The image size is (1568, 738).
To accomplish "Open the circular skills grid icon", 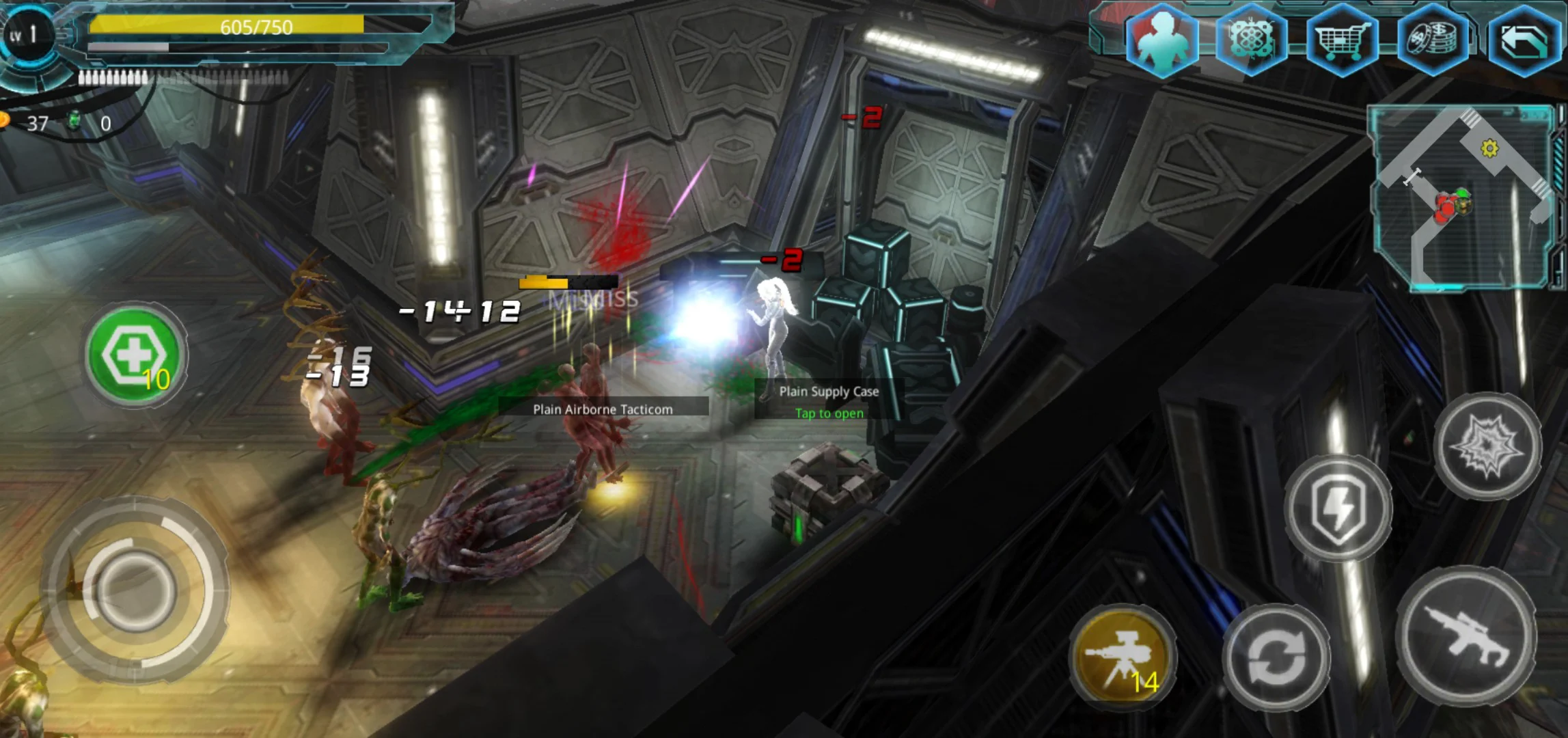I will pyautogui.click(x=1252, y=40).
